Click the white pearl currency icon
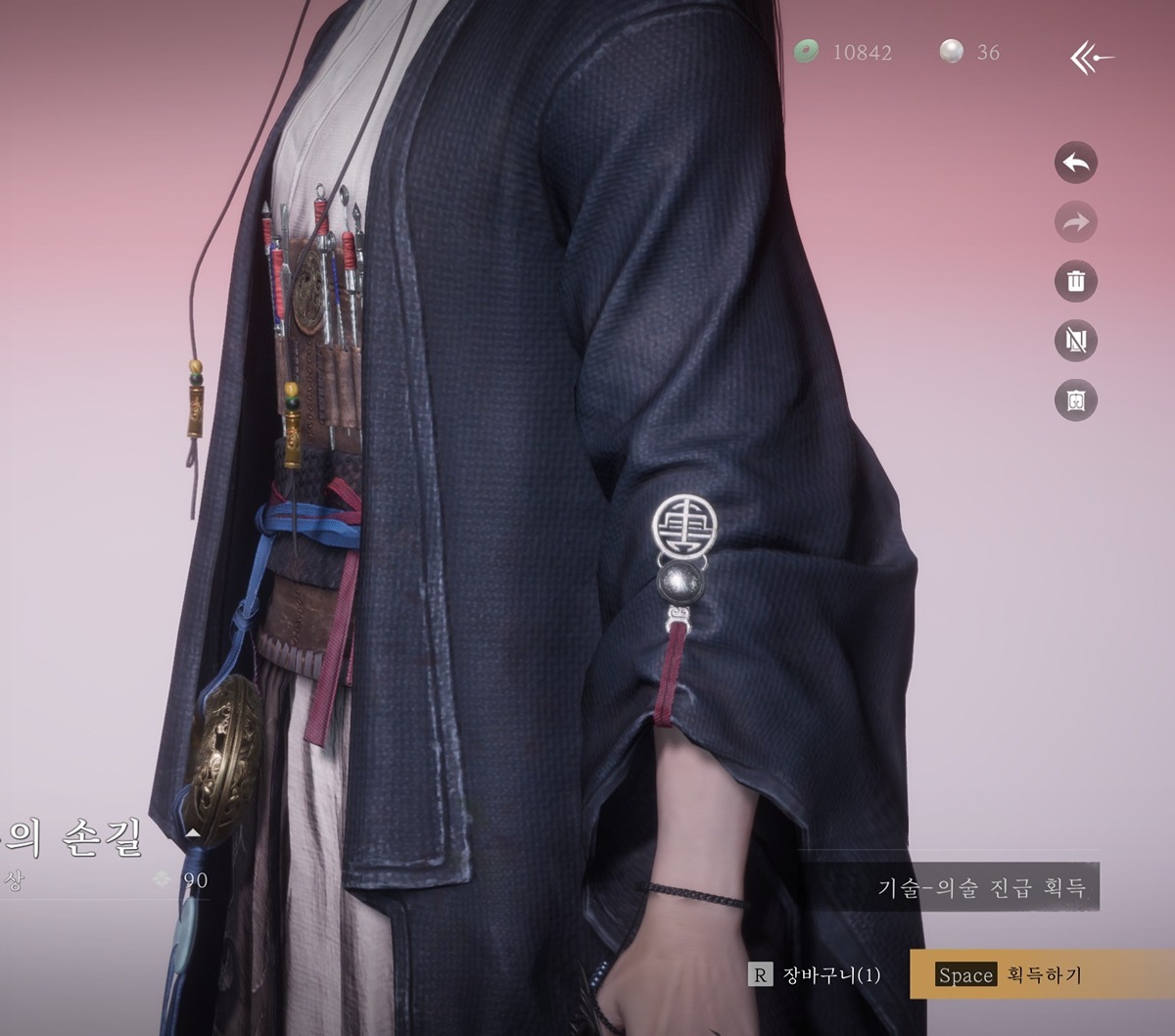Viewport: 1175px width, 1036px height. (x=951, y=51)
